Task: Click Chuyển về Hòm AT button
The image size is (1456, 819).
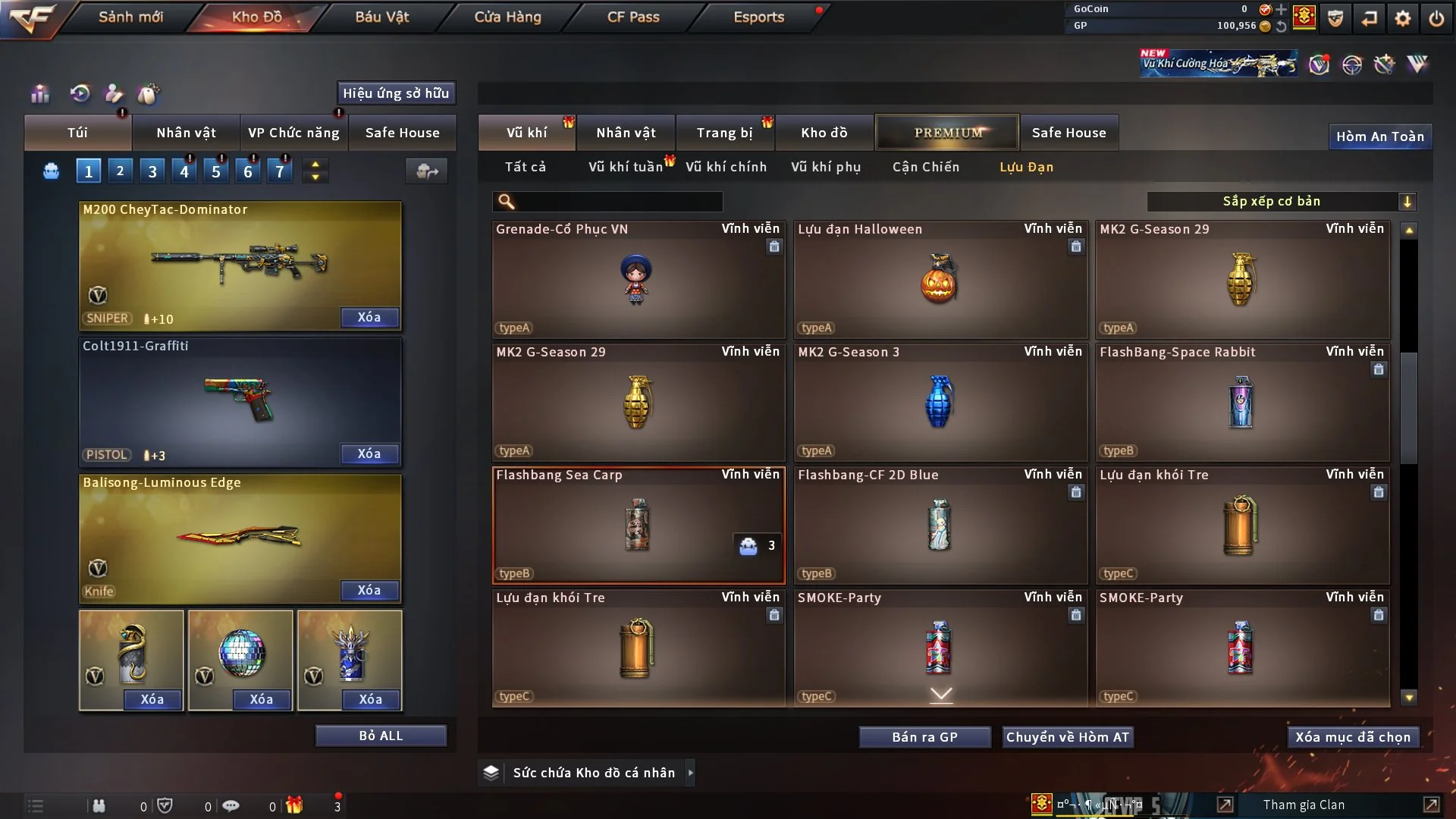Action: 1068,737
